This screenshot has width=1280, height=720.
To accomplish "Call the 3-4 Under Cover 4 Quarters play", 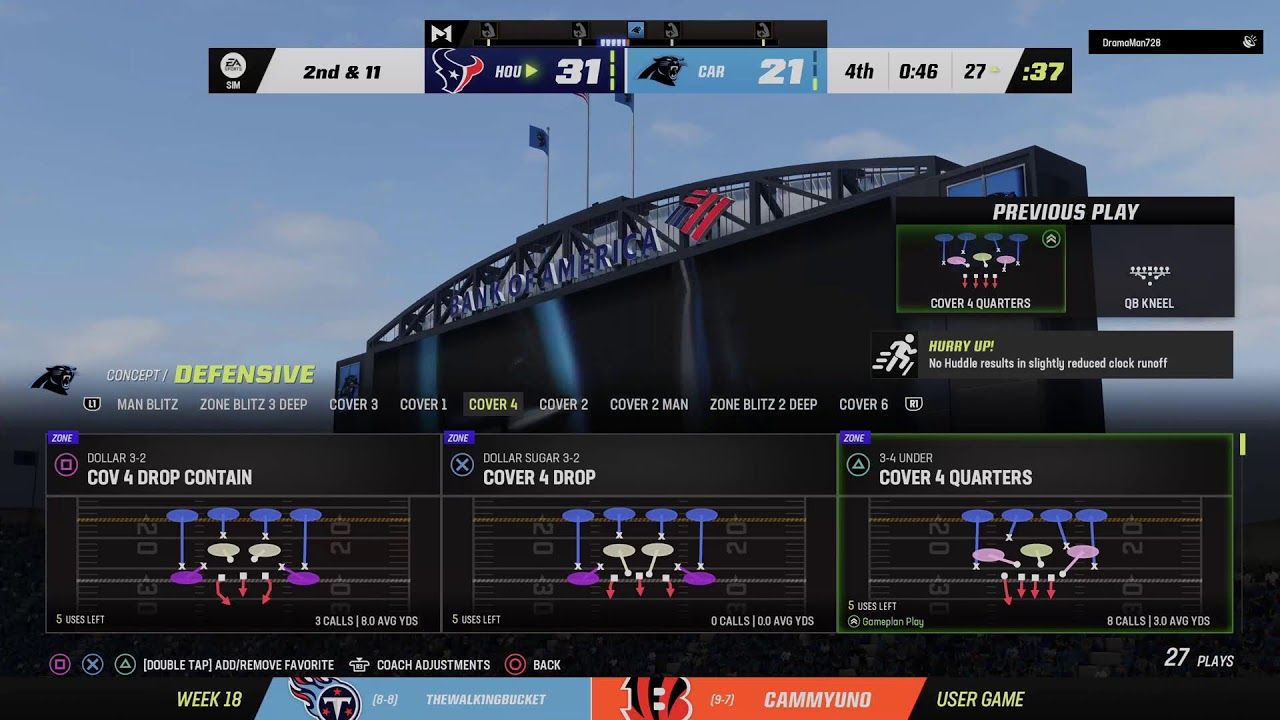I will 1035,533.
